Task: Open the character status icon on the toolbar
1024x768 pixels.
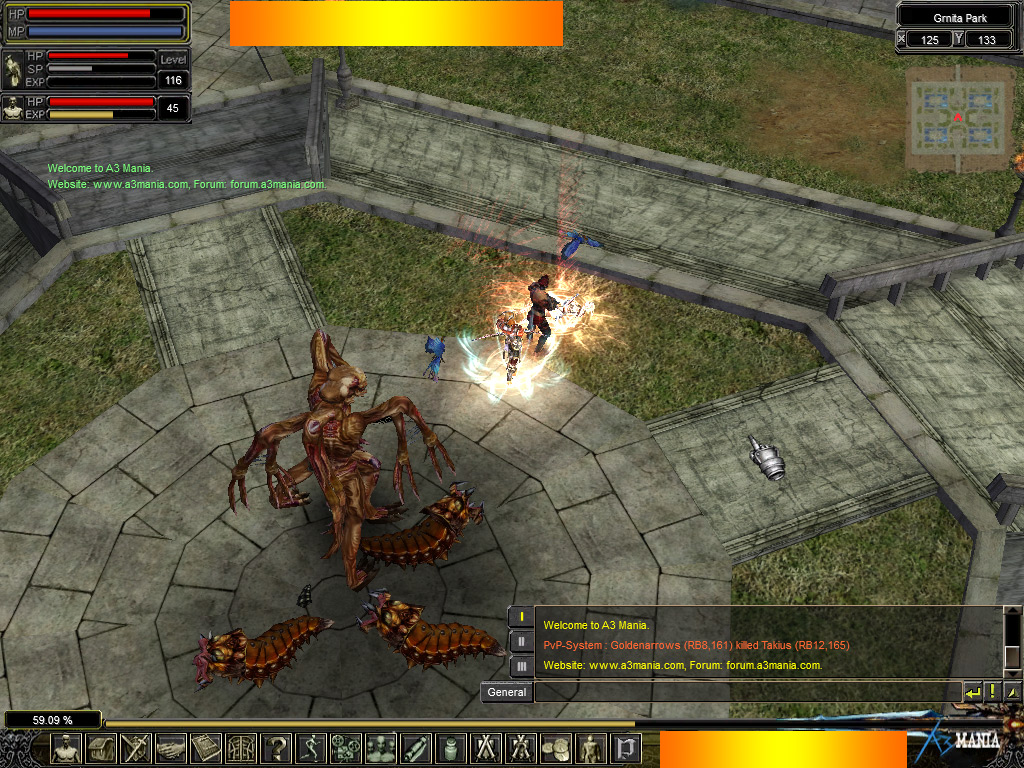Action: [x=66, y=748]
